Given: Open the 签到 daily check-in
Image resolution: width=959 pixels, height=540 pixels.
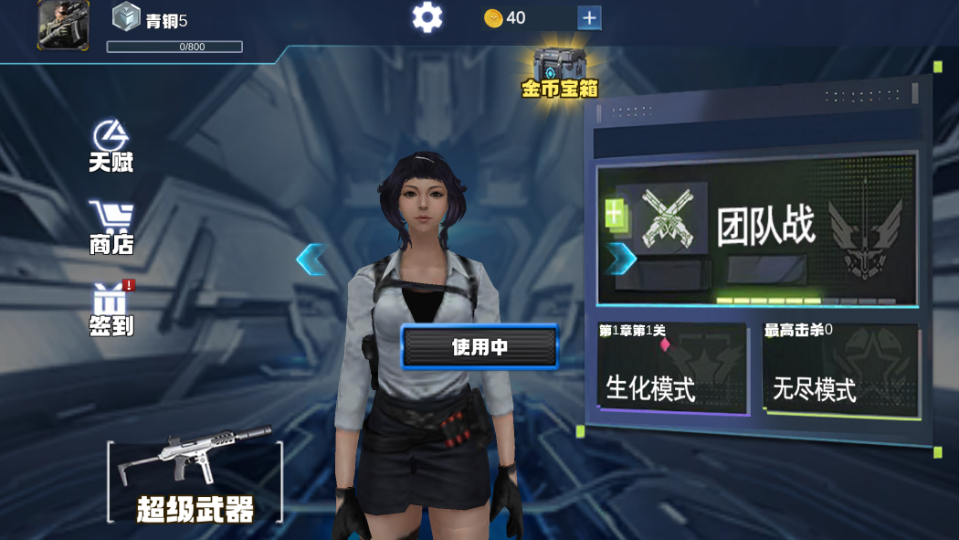Looking at the screenshot, I should point(111,310).
